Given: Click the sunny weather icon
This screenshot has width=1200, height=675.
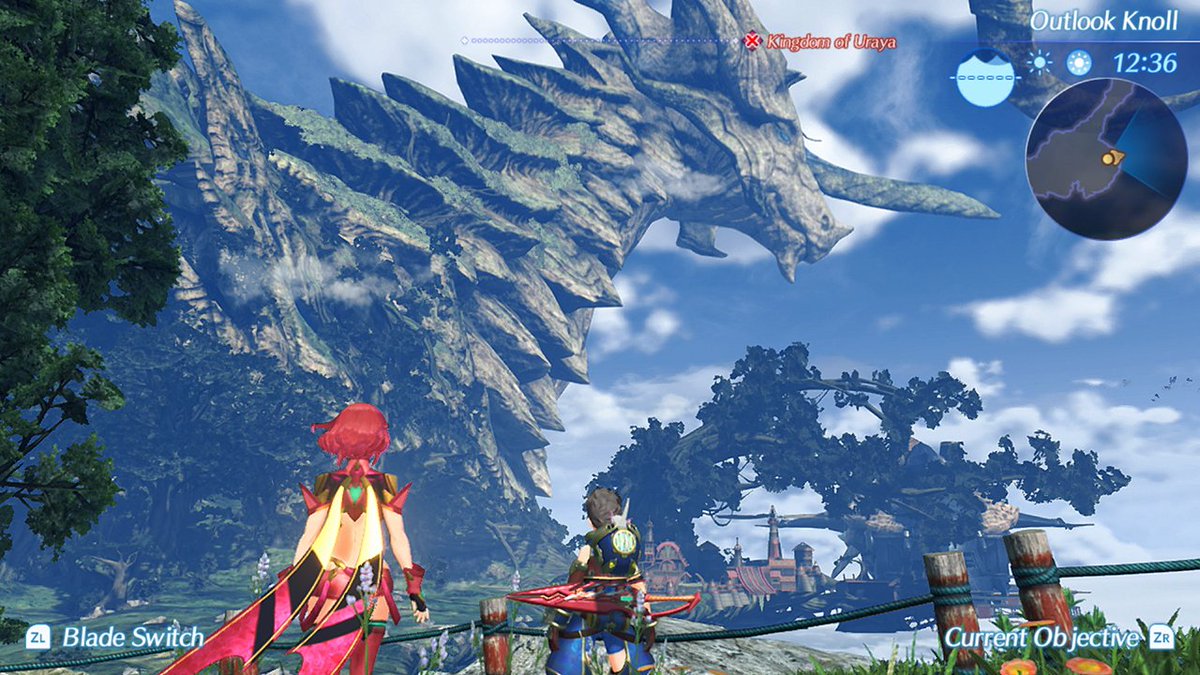Looking at the screenshot, I should pyautogui.click(x=1040, y=63).
